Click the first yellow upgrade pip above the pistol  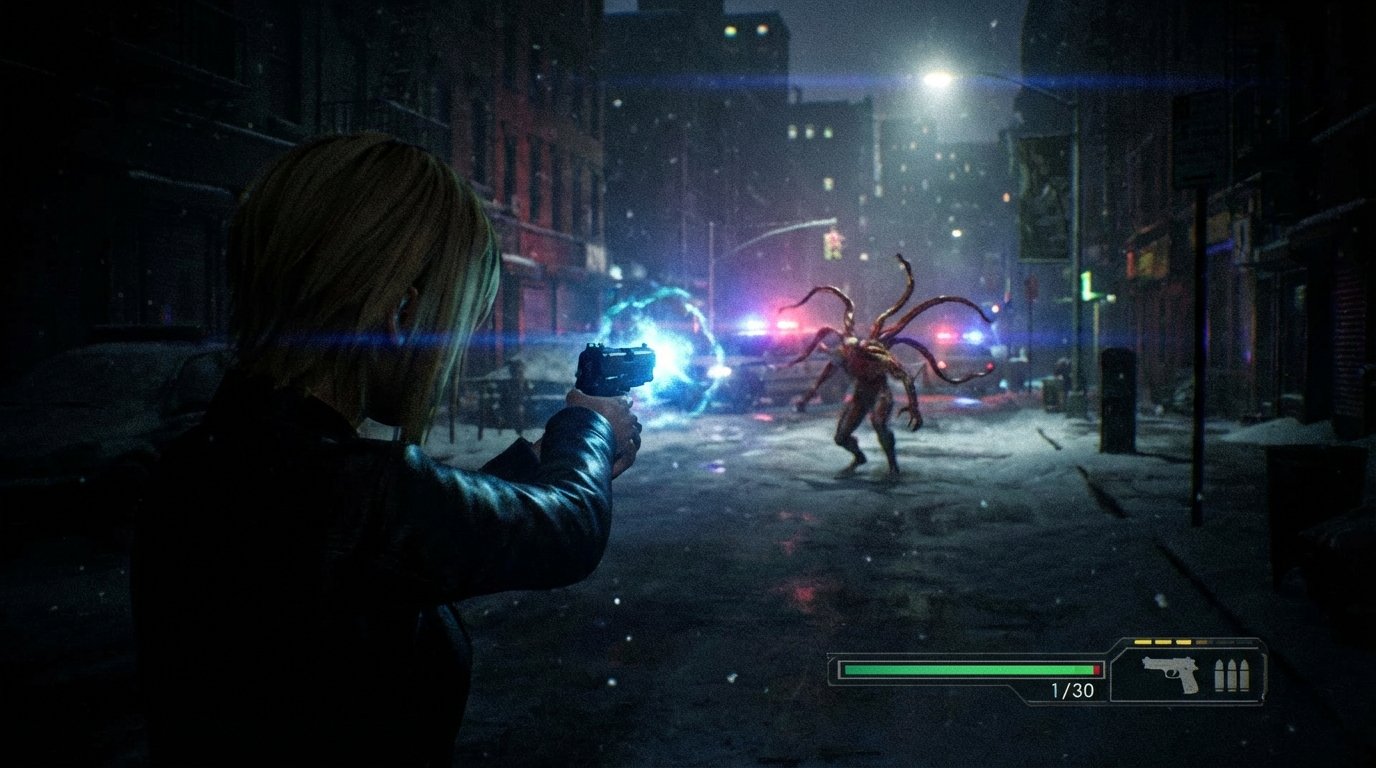(x=1142, y=642)
